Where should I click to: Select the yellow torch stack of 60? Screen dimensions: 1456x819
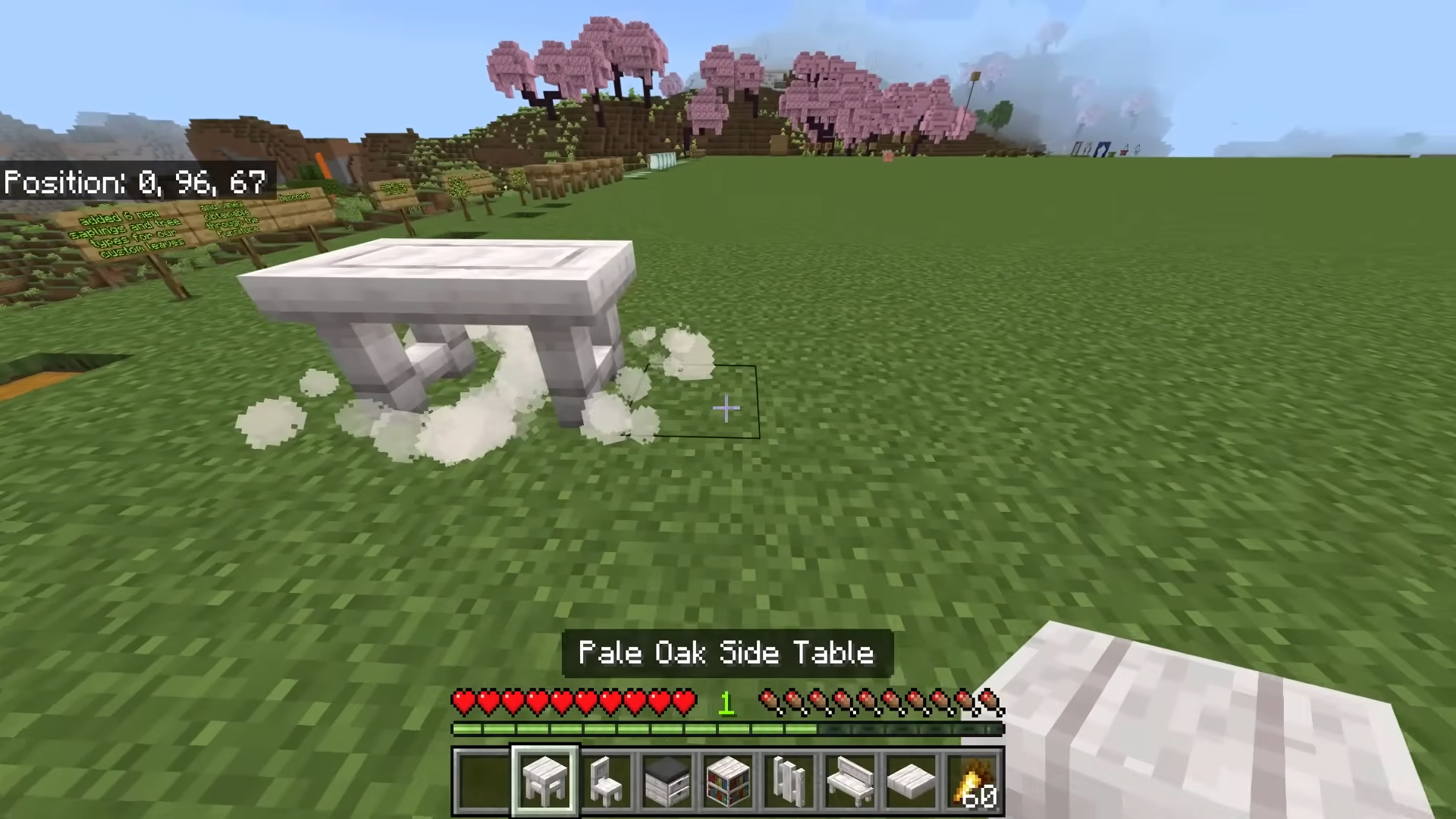(x=973, y=780)
